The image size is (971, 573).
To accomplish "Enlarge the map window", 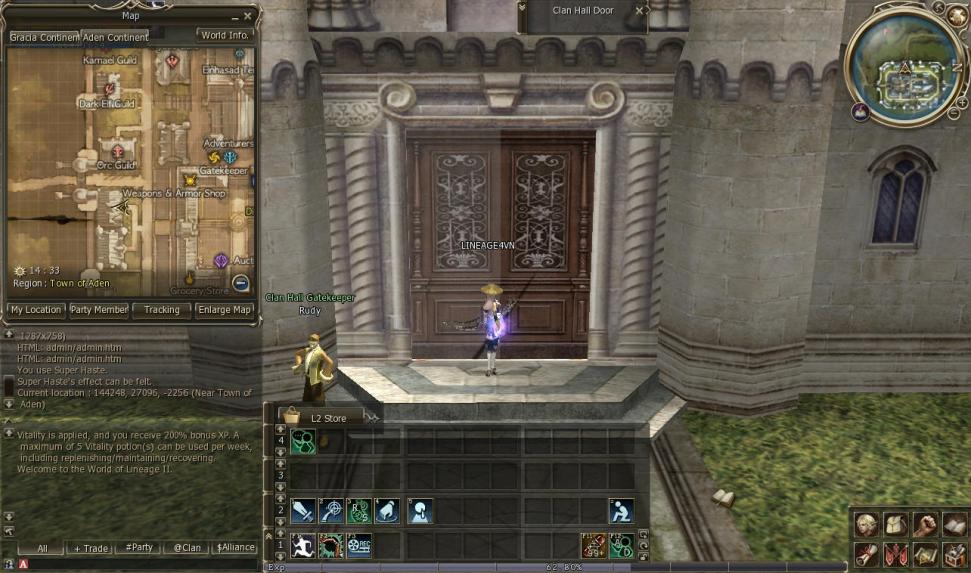I will click(225, 310).
